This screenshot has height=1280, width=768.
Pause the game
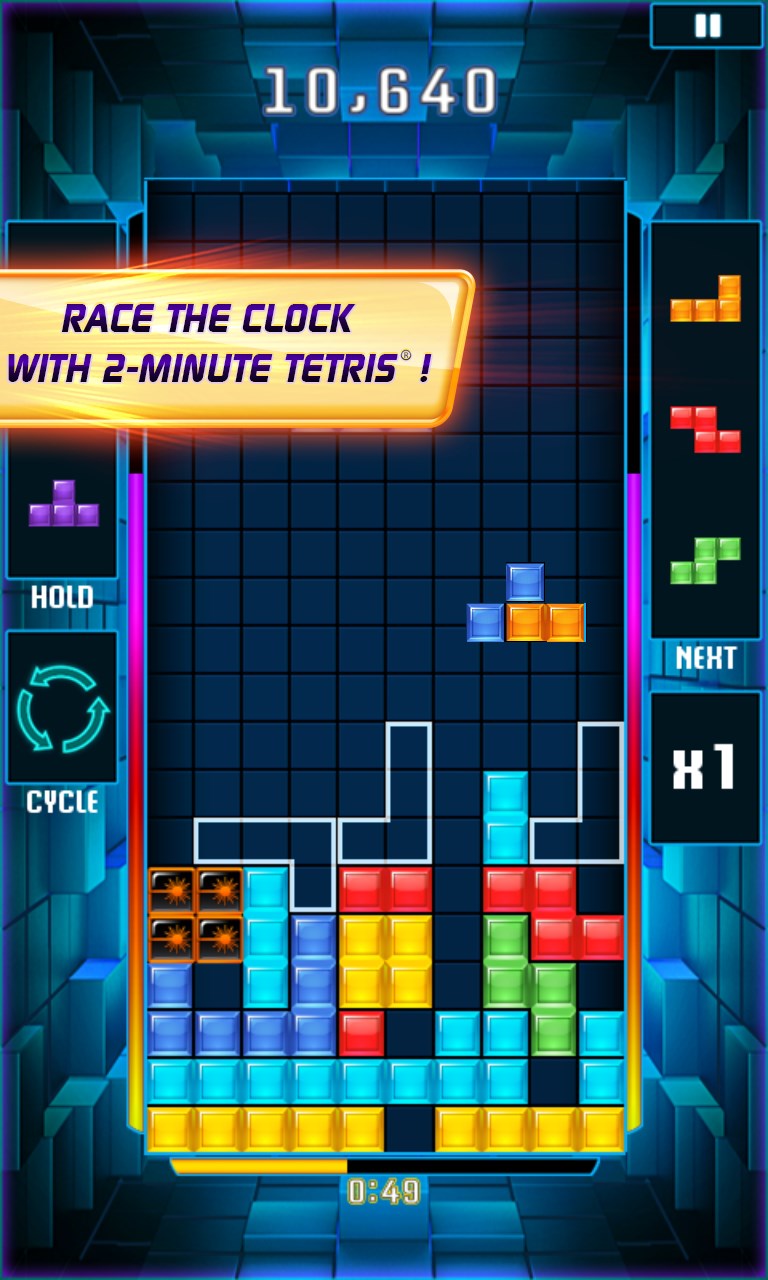(x=708, y=26)
